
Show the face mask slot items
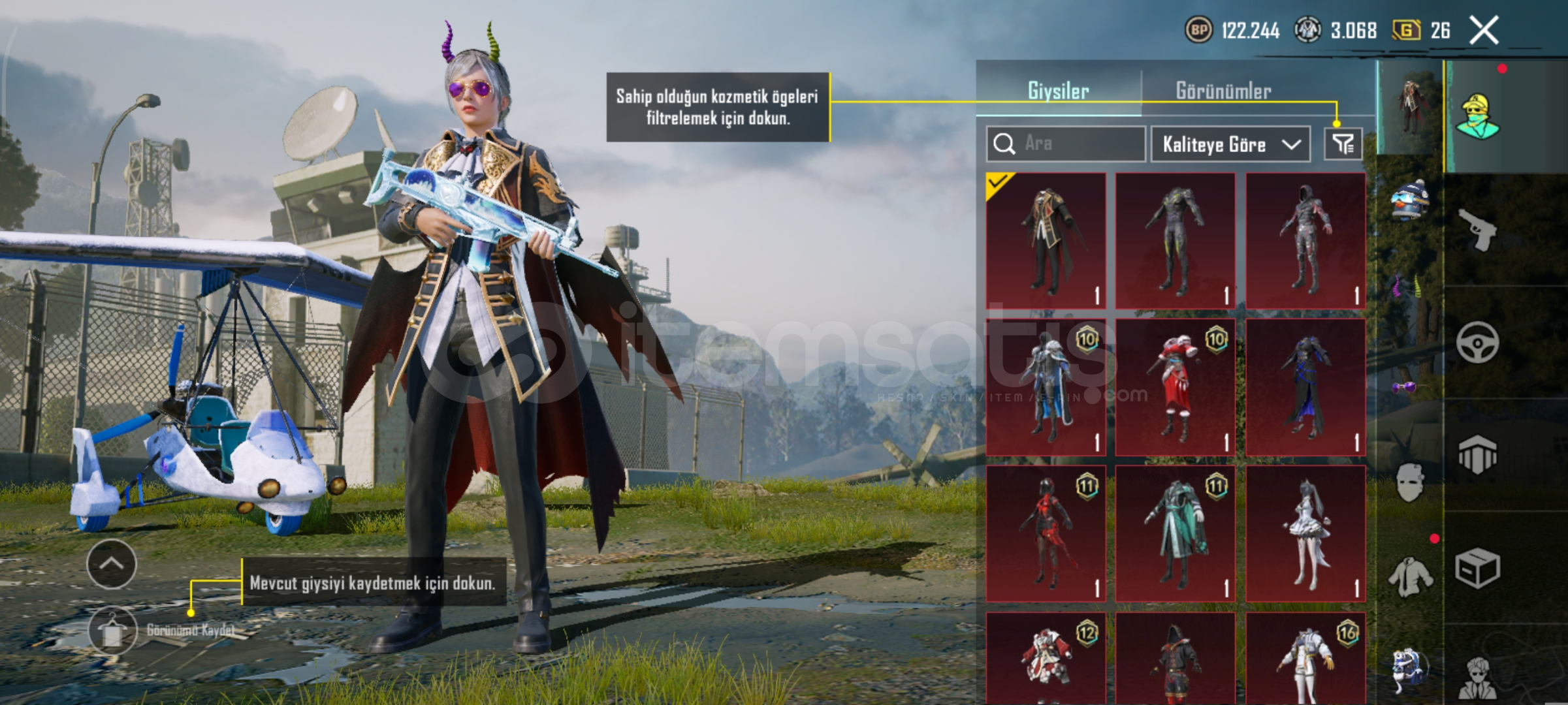[x=1409, y=482]
